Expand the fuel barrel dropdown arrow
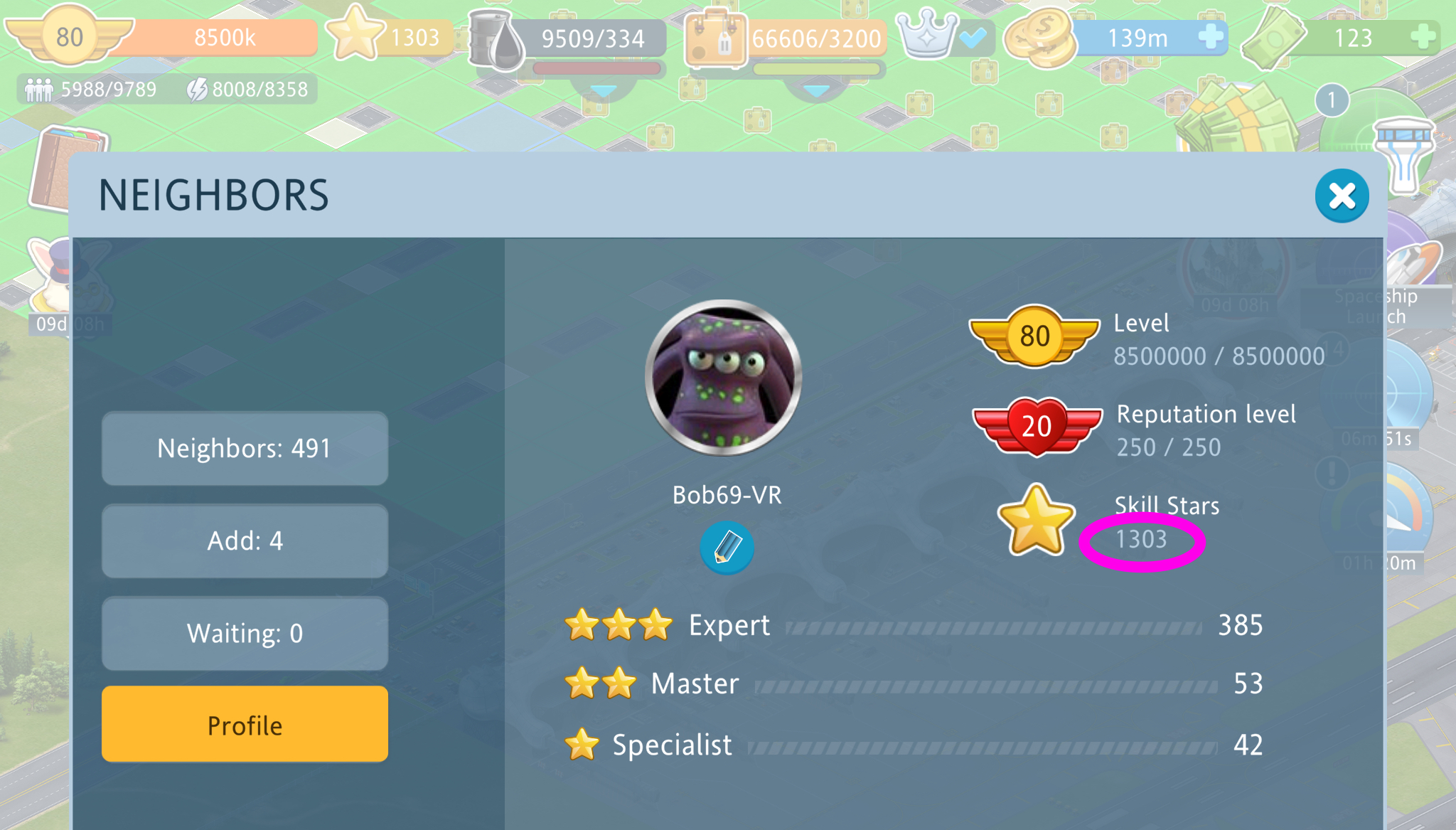 coord(604,91)
